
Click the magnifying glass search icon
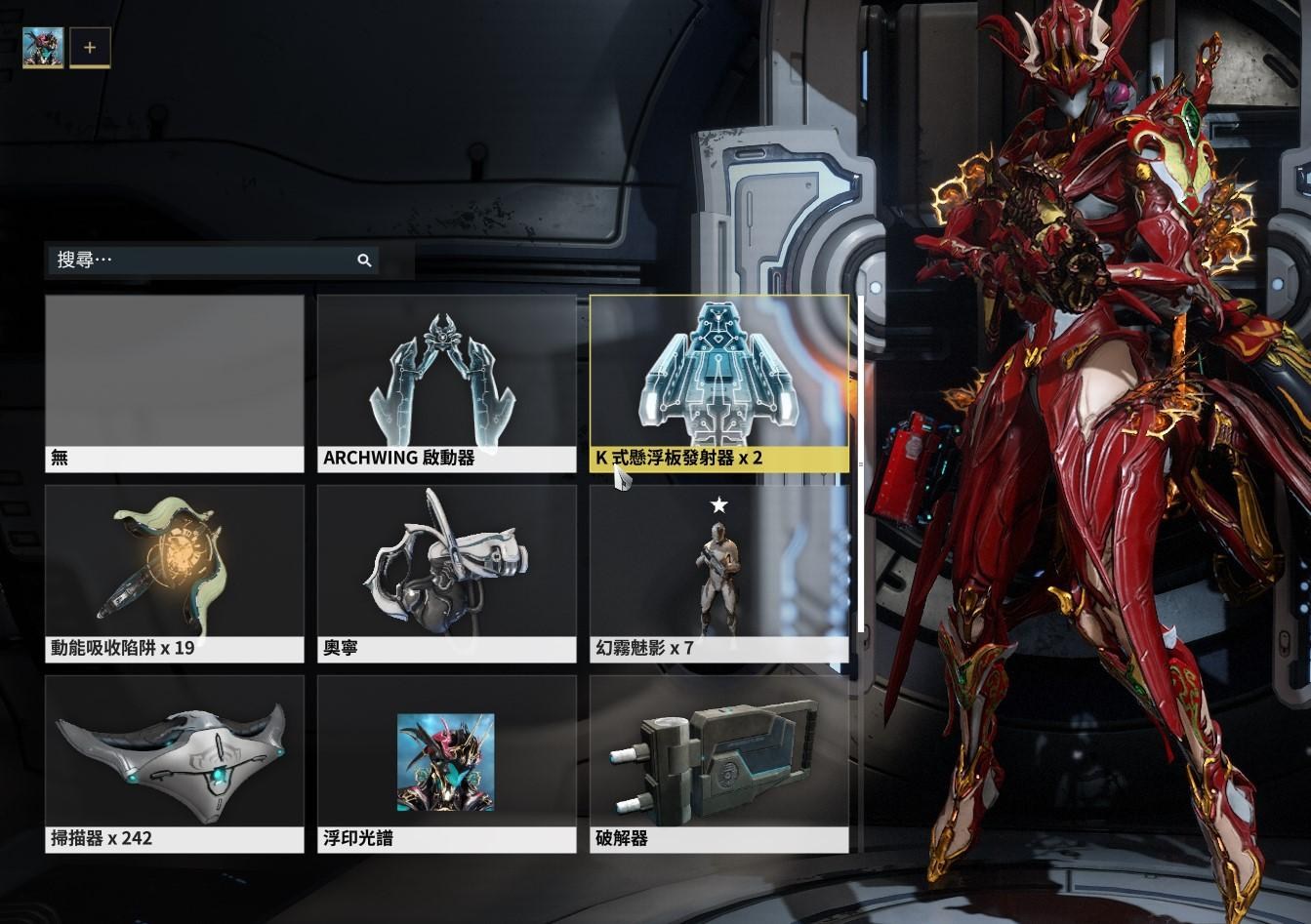pos(364,261)
